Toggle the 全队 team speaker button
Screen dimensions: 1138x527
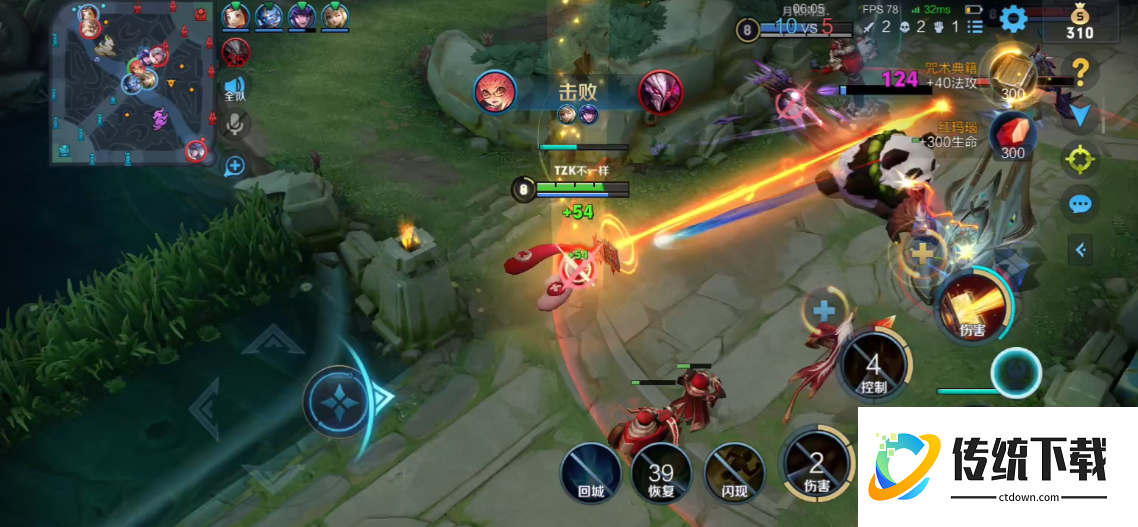[x=235, y=89]
